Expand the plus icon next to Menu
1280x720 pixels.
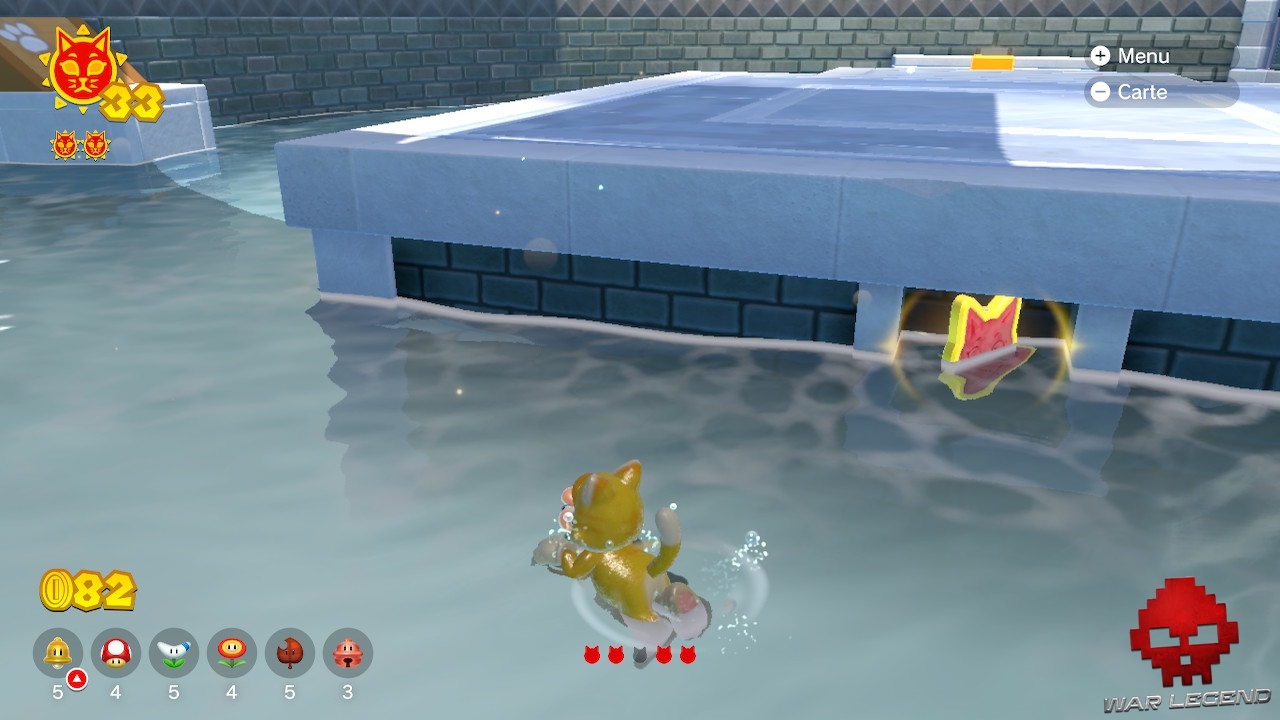coord(1100,56)
